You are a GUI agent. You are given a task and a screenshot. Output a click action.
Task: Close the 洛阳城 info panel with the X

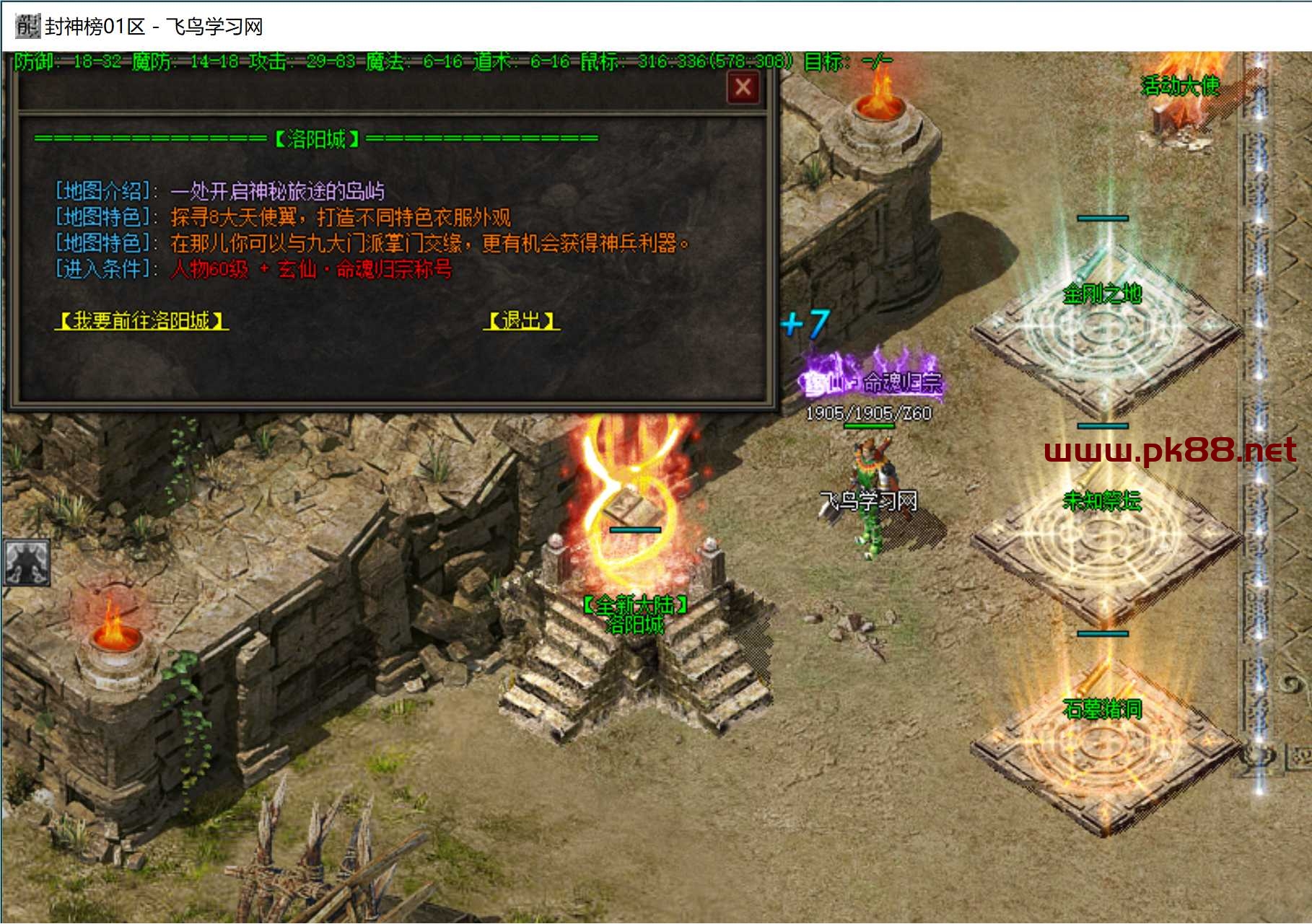click(x=743, y=88)
